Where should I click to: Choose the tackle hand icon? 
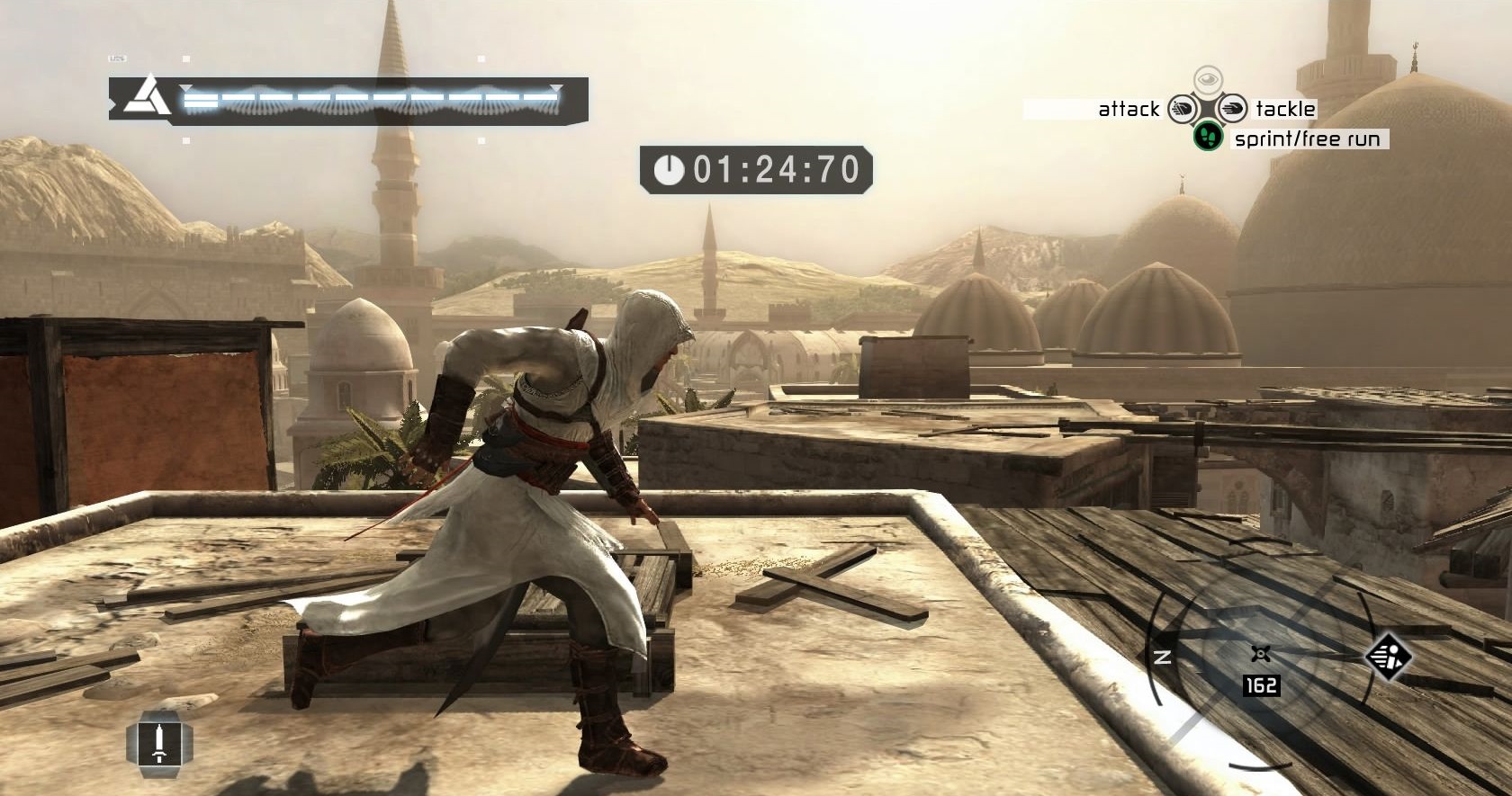pyautogui.click(x=1232, y=110)
